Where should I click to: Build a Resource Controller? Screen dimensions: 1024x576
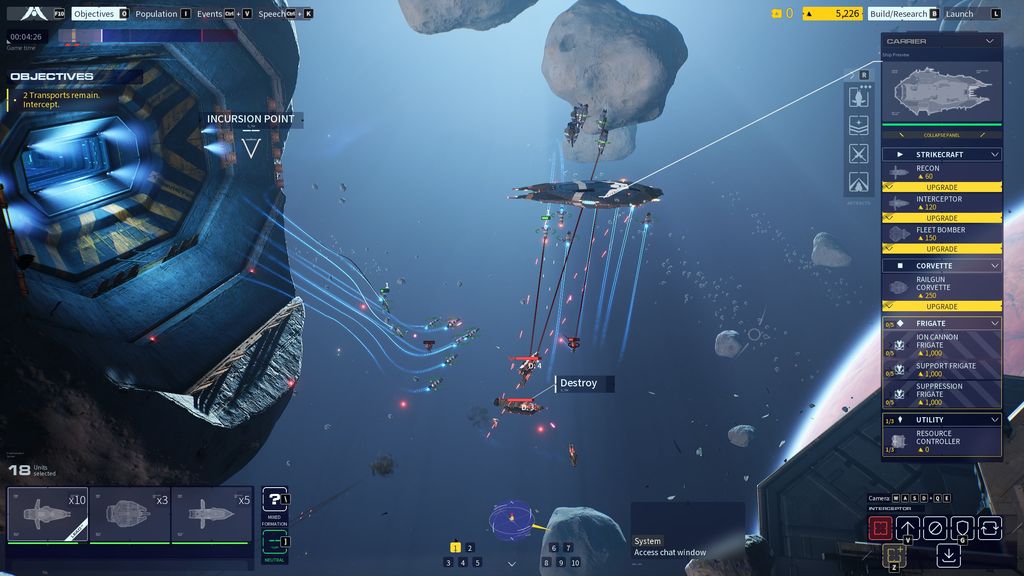[x=941, y=441]
